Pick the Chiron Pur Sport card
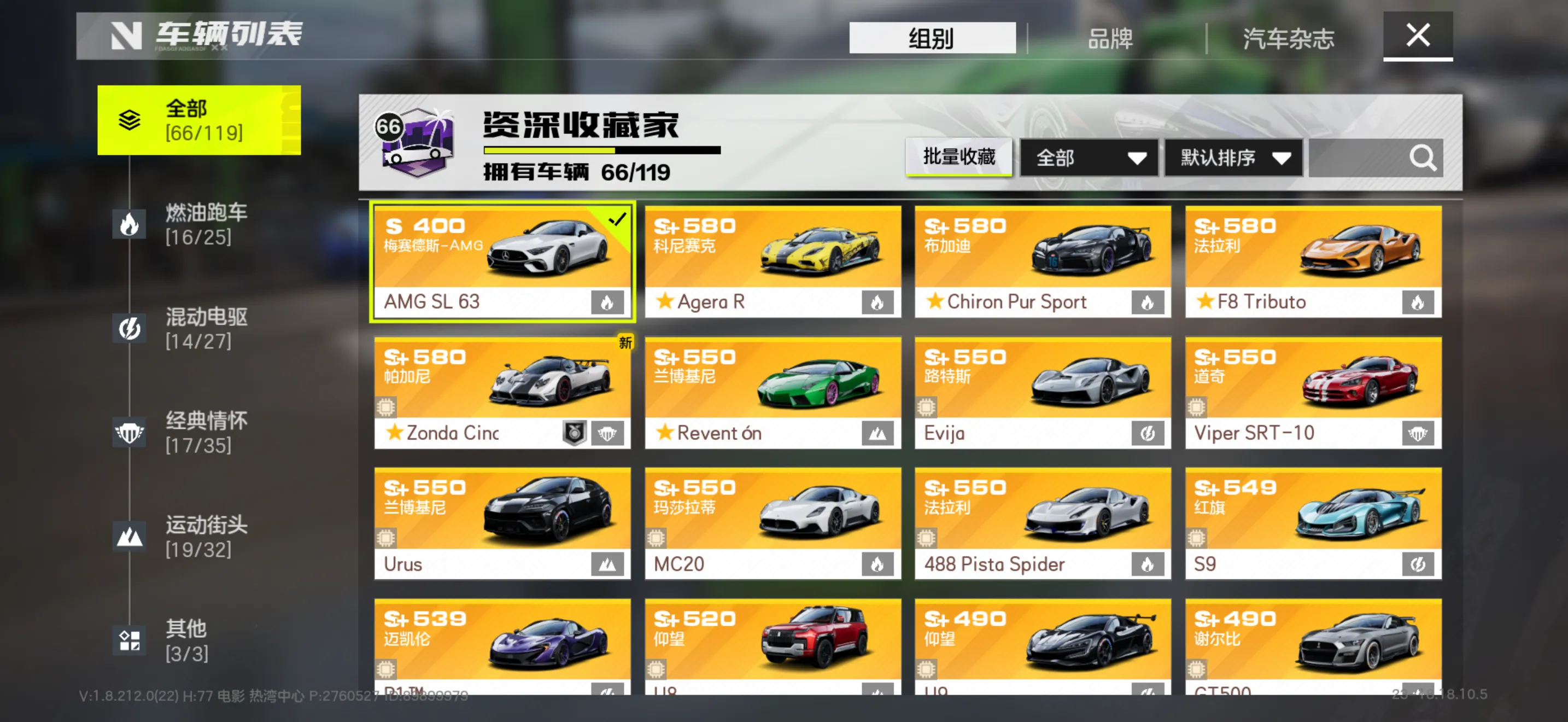This screenshot has width=1568, height=722. pos(1042,261)
